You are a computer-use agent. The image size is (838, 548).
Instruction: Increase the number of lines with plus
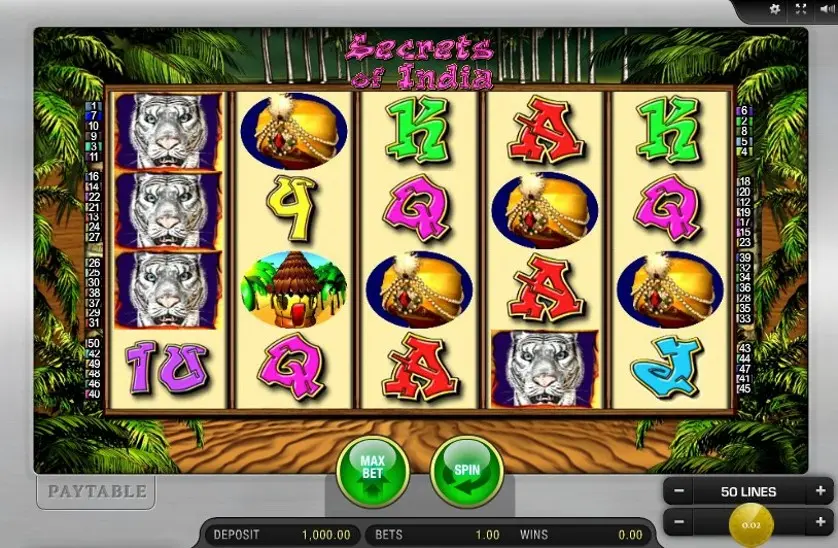tap(820, 492)
